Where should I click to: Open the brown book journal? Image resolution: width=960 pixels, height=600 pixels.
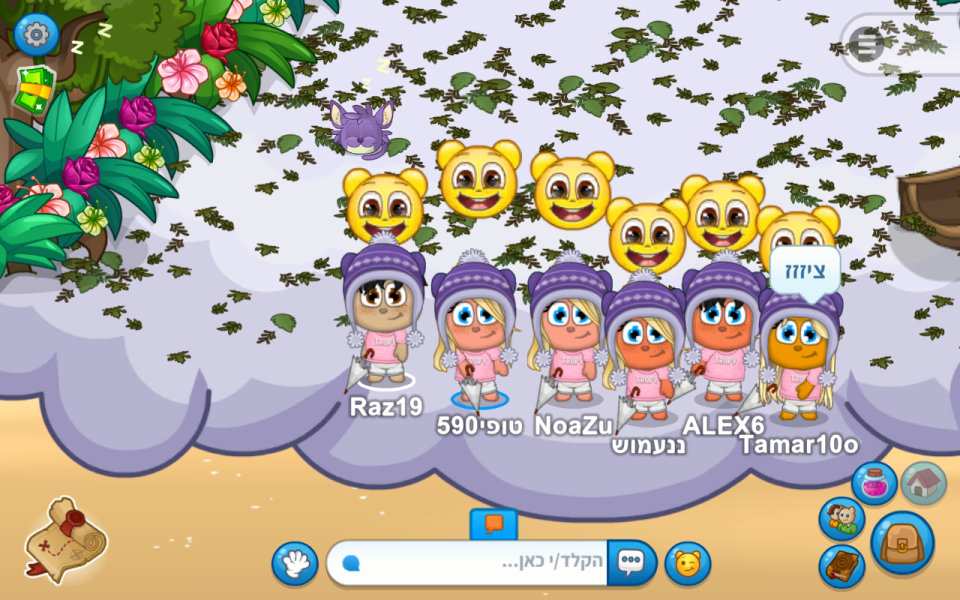click(842, 566)
